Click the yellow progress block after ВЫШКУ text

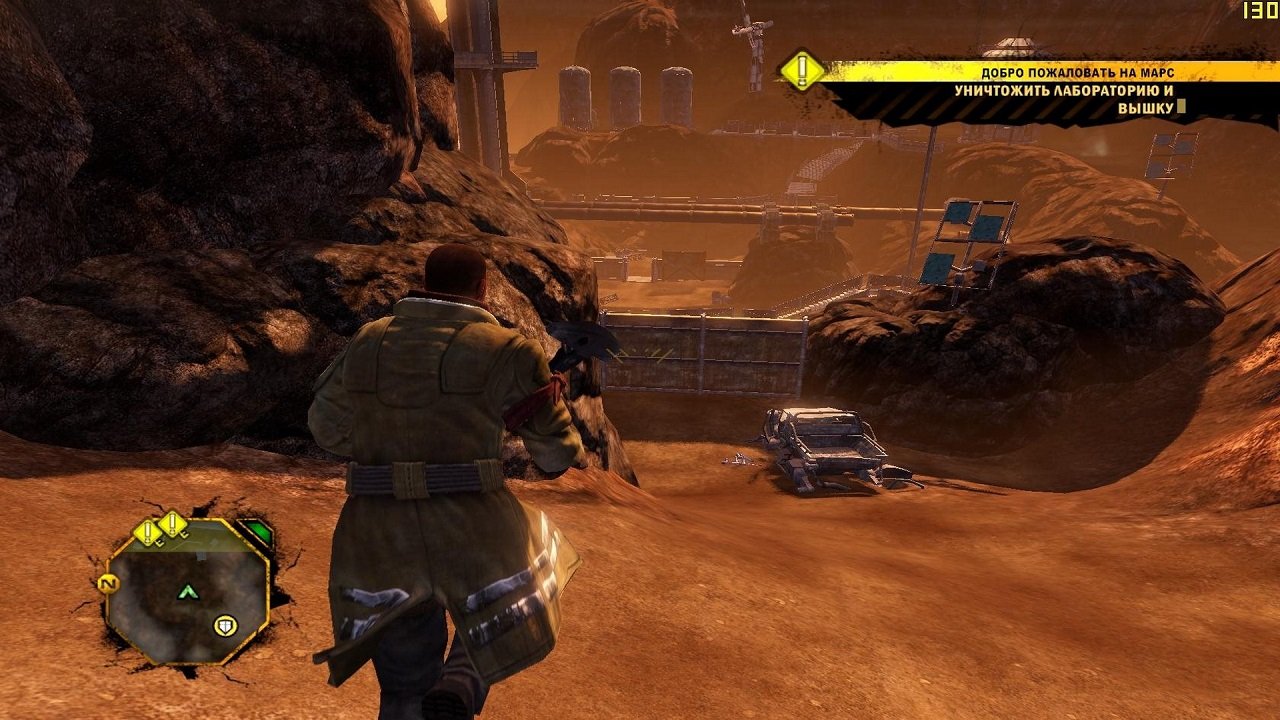coord(1179,107)
